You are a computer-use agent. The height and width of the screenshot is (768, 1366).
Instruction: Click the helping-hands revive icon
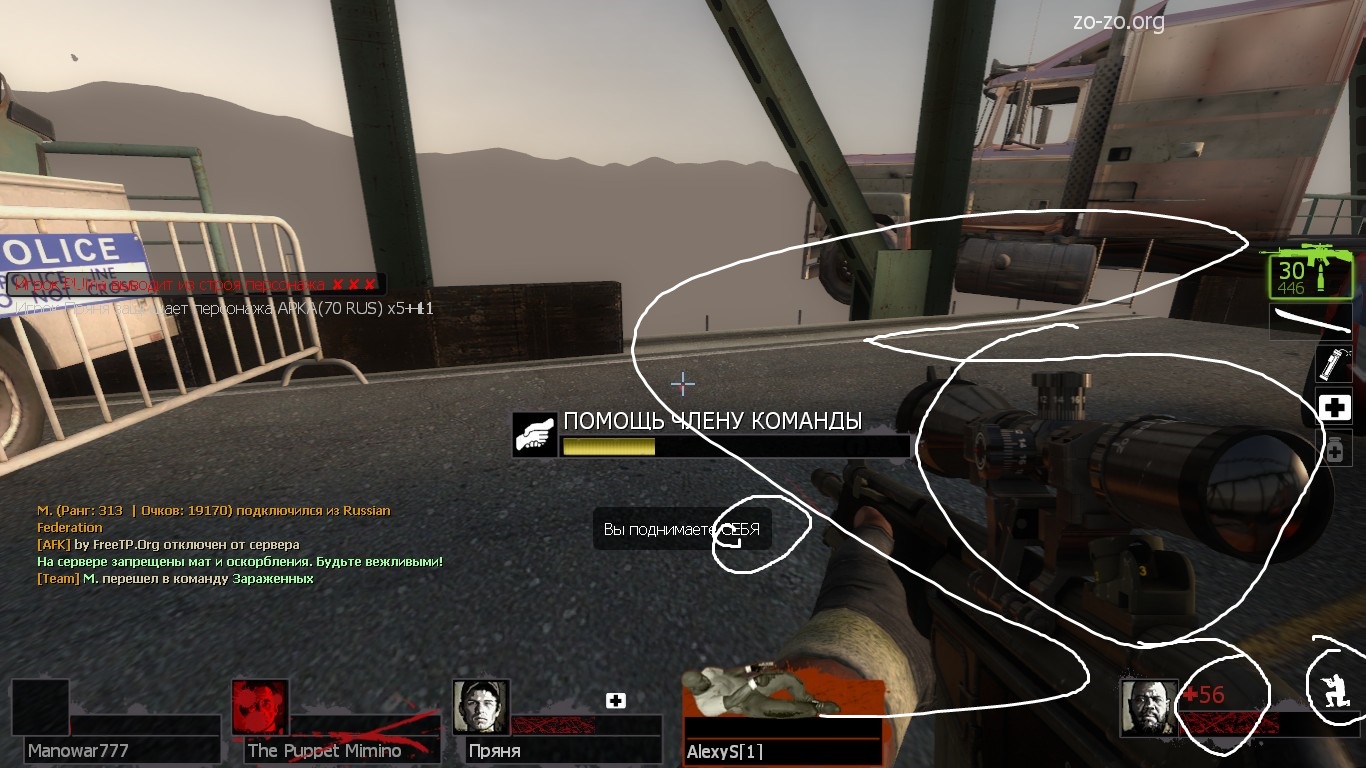point(535,435)
